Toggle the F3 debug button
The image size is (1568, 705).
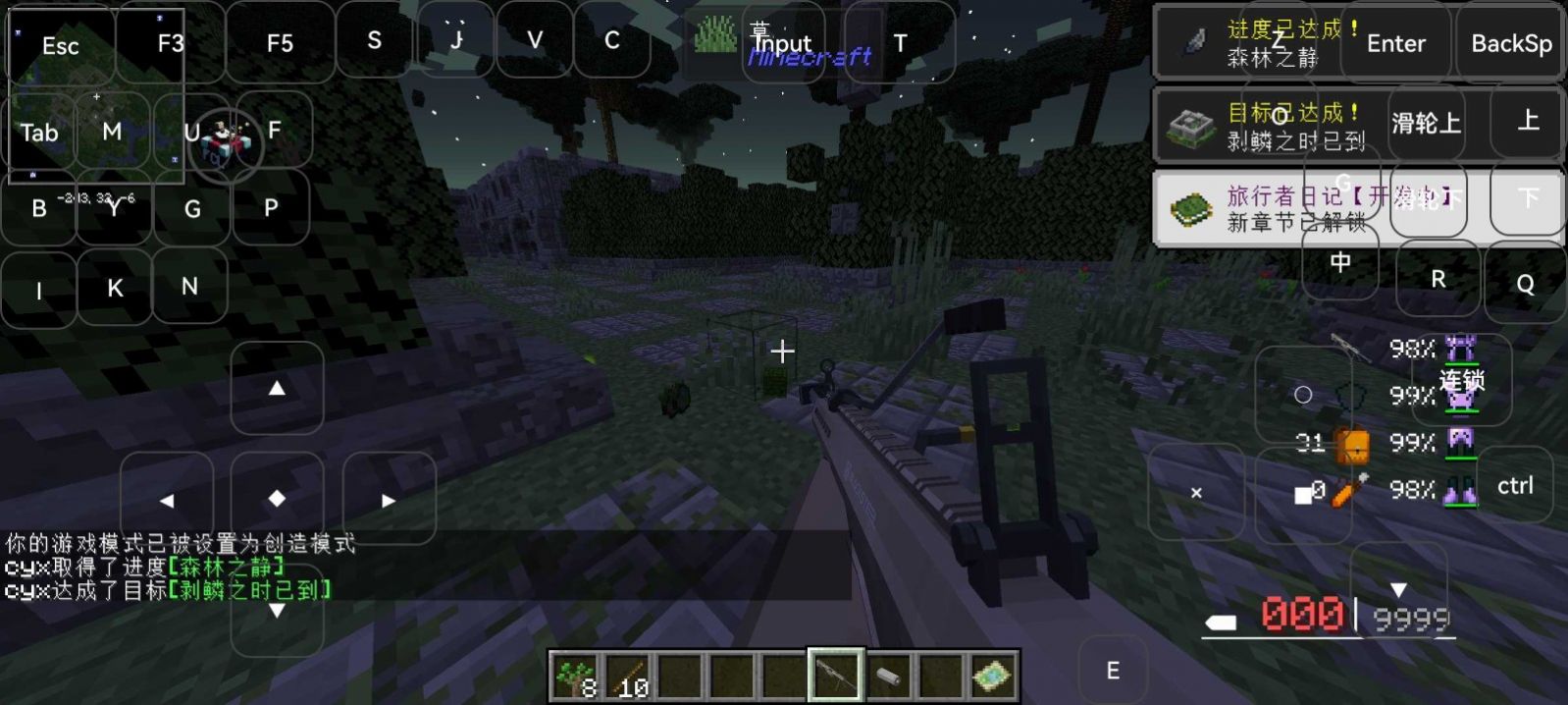click(x=171, y=43)
